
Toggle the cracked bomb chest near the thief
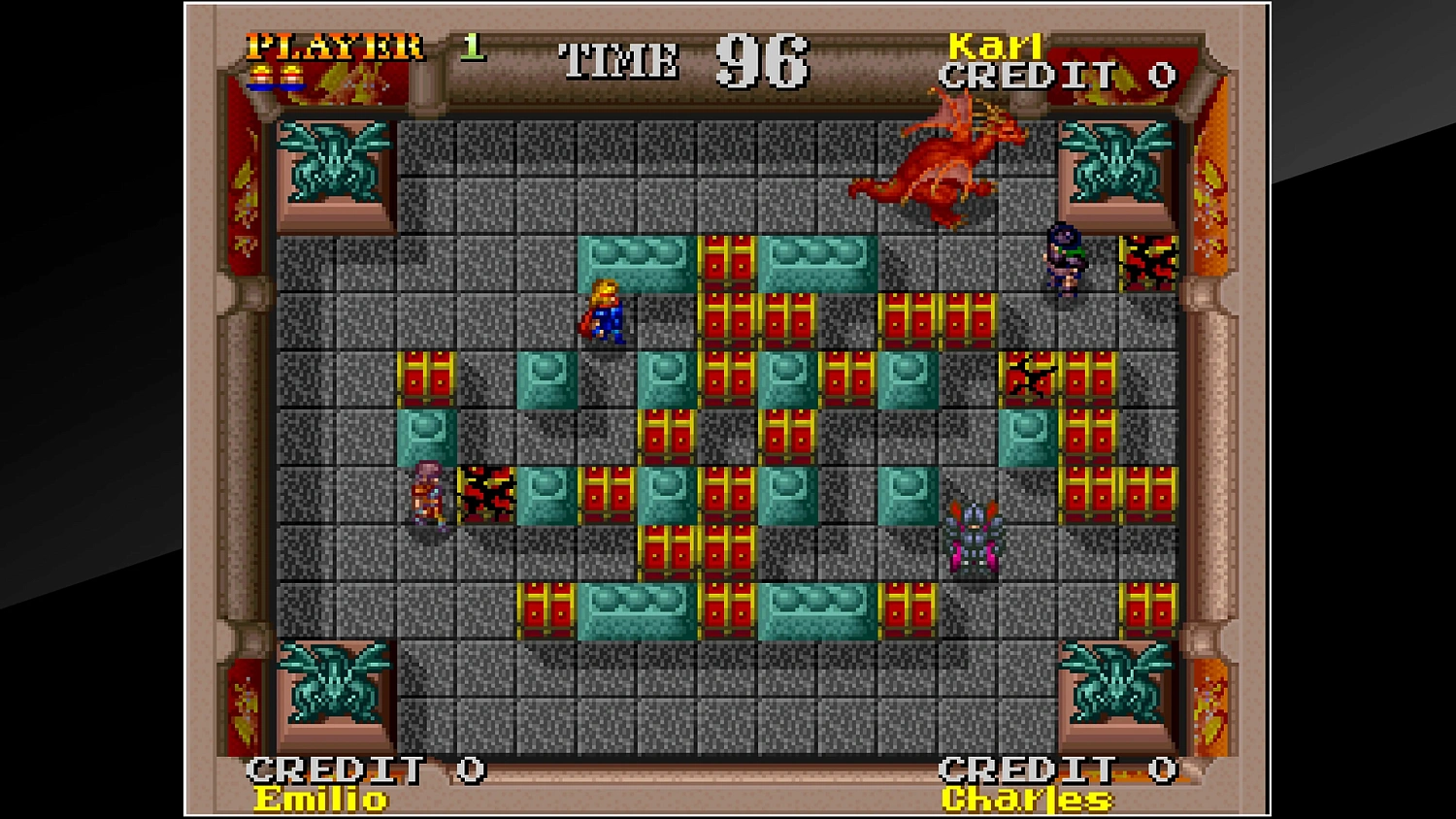(x=1147, y=262)
